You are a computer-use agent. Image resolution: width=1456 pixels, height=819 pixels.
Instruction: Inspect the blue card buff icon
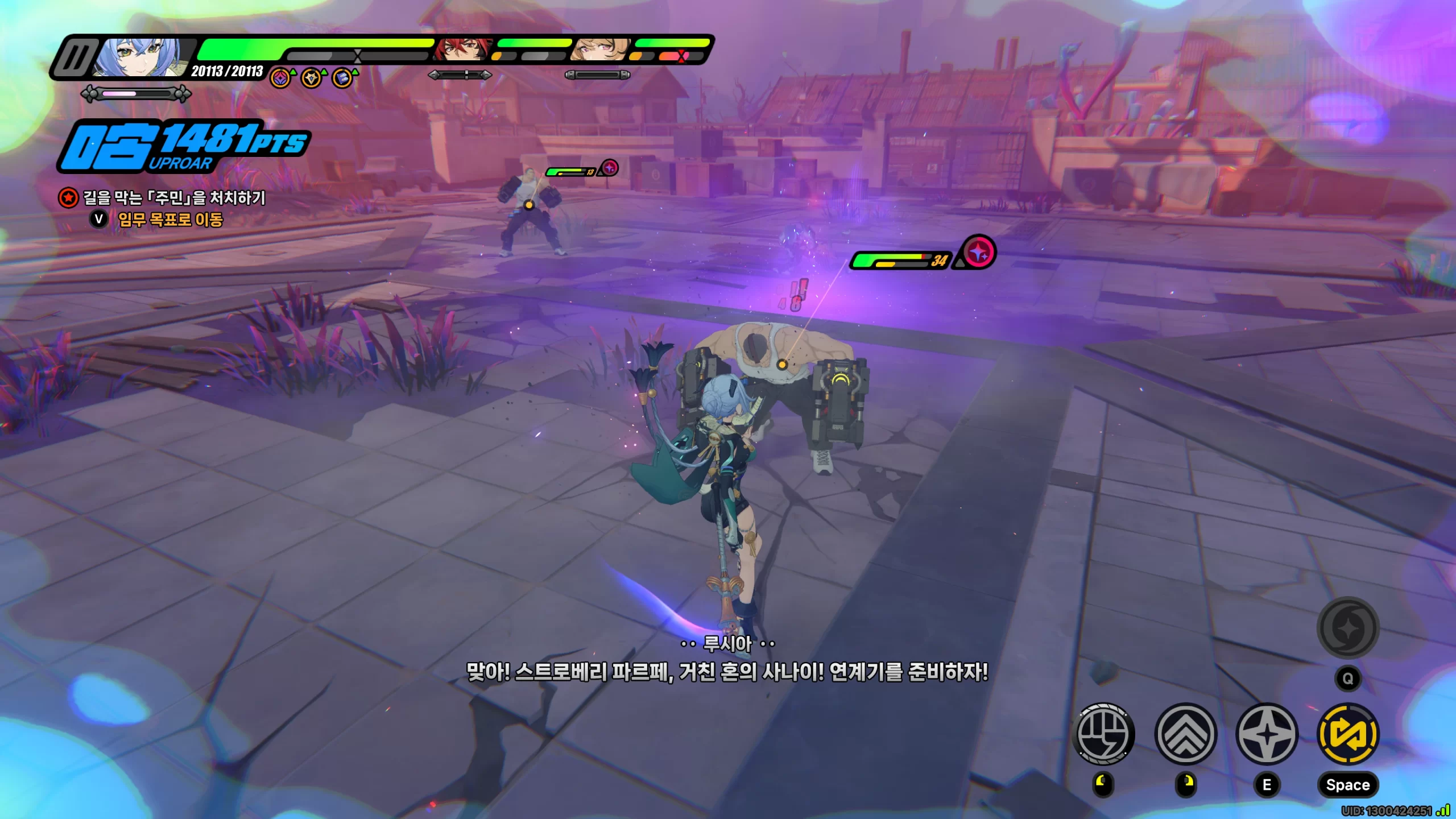[x=342, y=78]
